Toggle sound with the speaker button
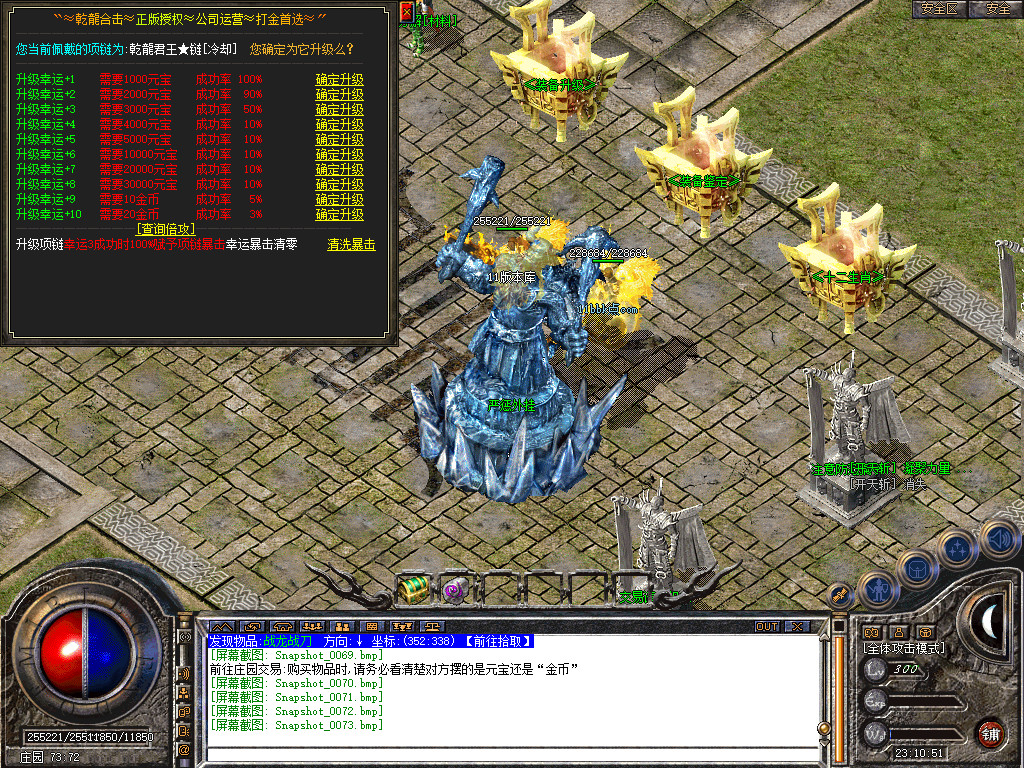The width and height of the screenshot is (1024, 768). pos(998,537)
